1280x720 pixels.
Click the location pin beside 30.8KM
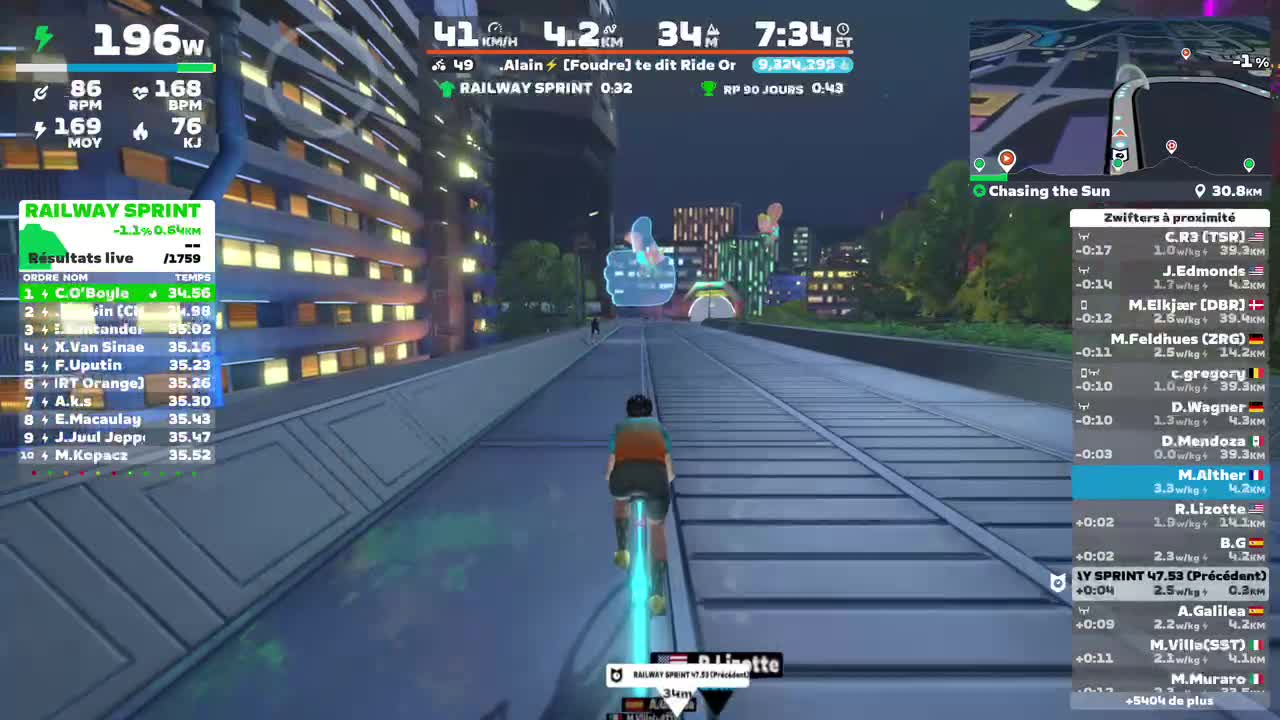pos(1202,191)
